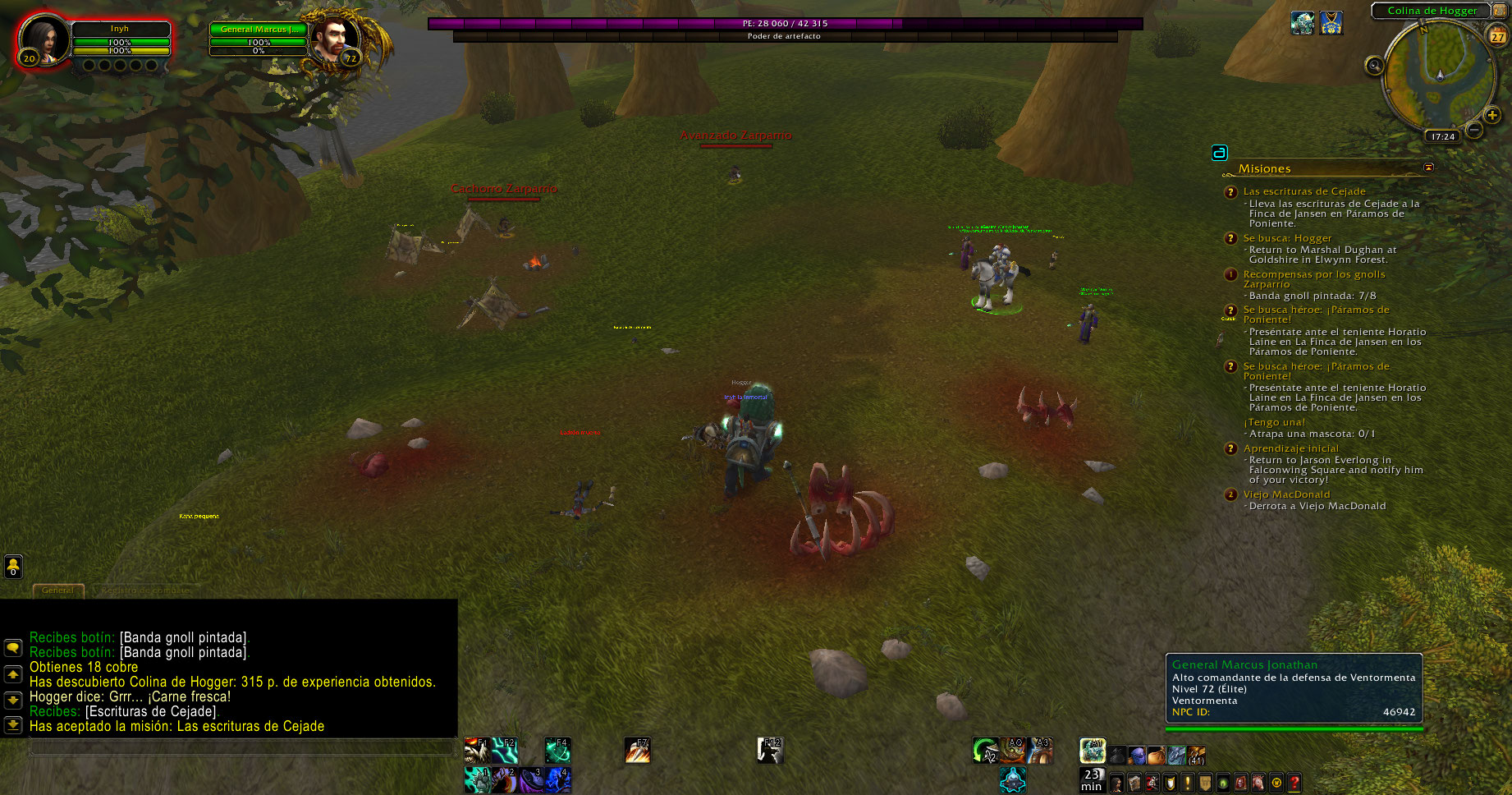Open the red question mark help button

1294,784
